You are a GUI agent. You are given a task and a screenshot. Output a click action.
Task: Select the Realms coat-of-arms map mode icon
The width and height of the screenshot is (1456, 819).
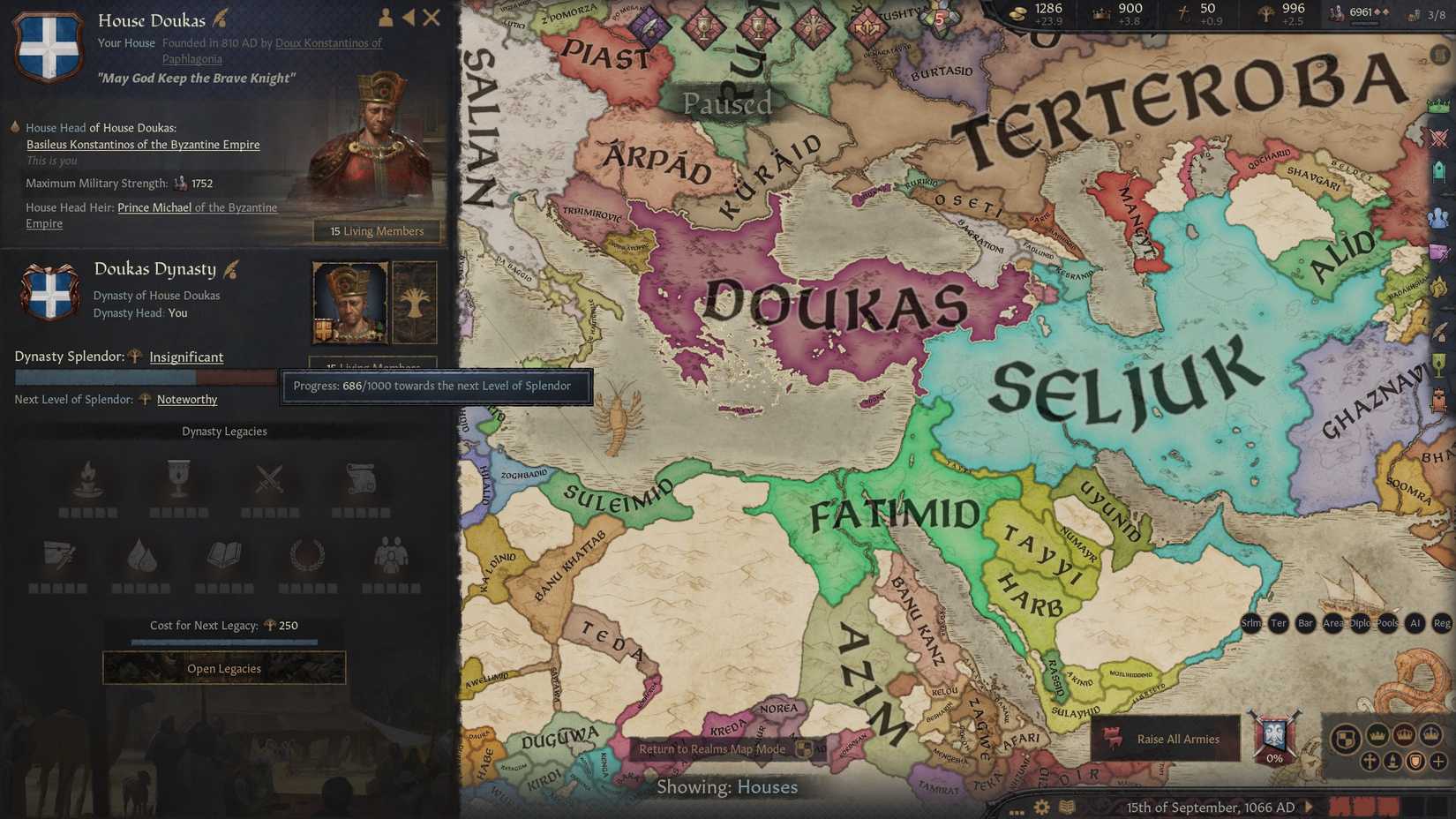(x=1348, y=736)
